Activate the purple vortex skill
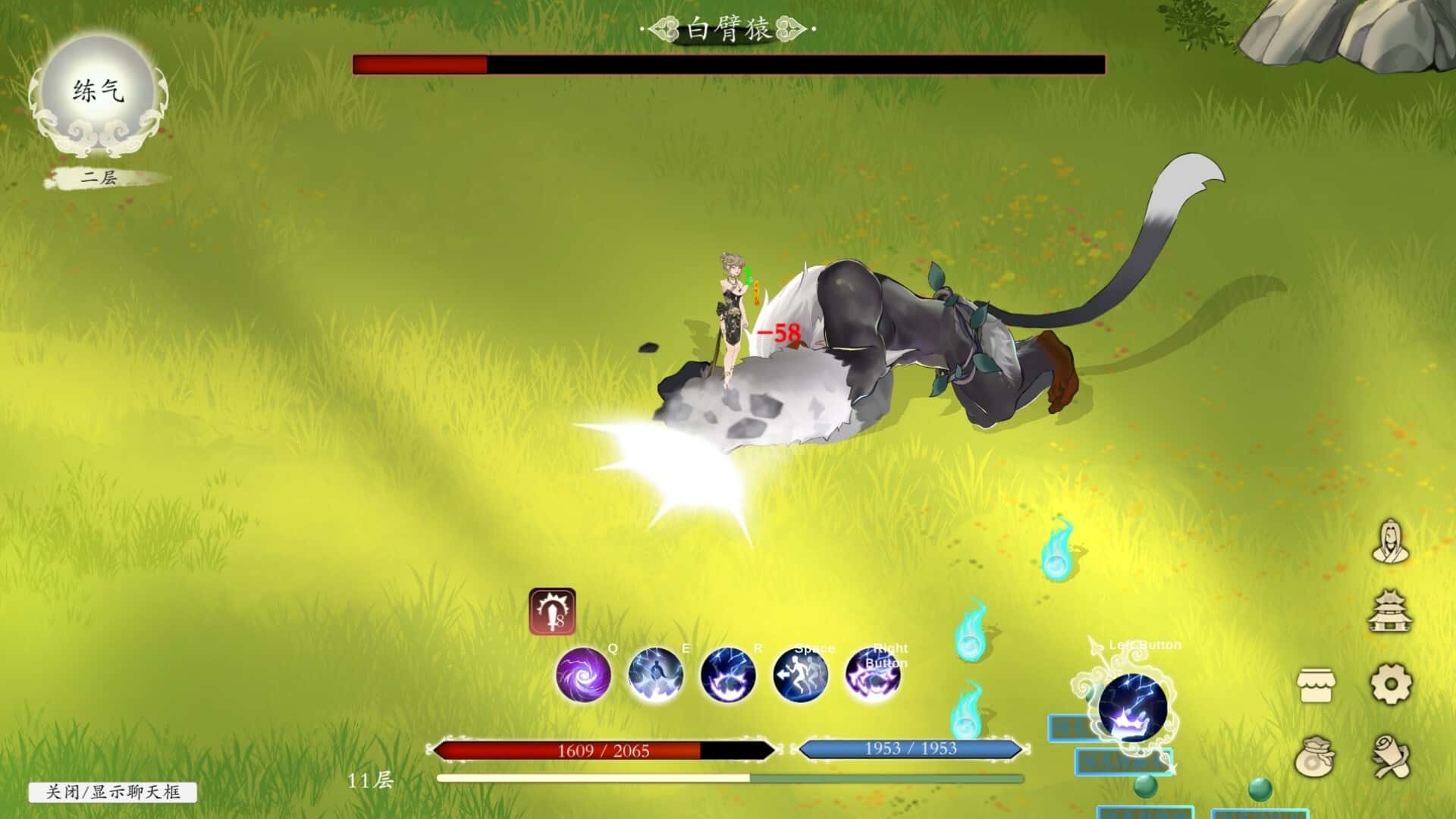This screenshot has height=819, width=1456. pos(582,674)
